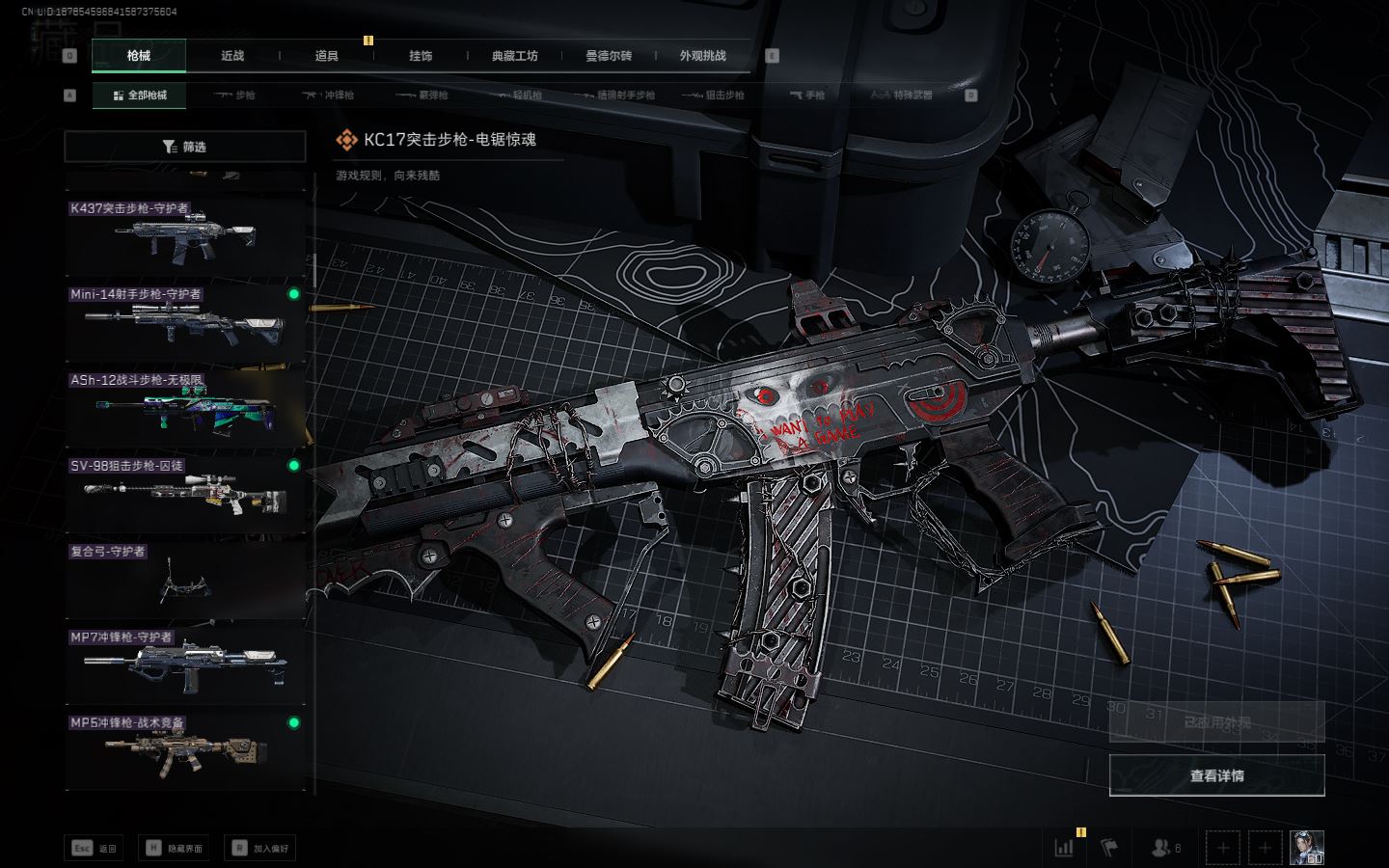
Task: Filter weapons by 手枪 pistols
Action: 807,95
